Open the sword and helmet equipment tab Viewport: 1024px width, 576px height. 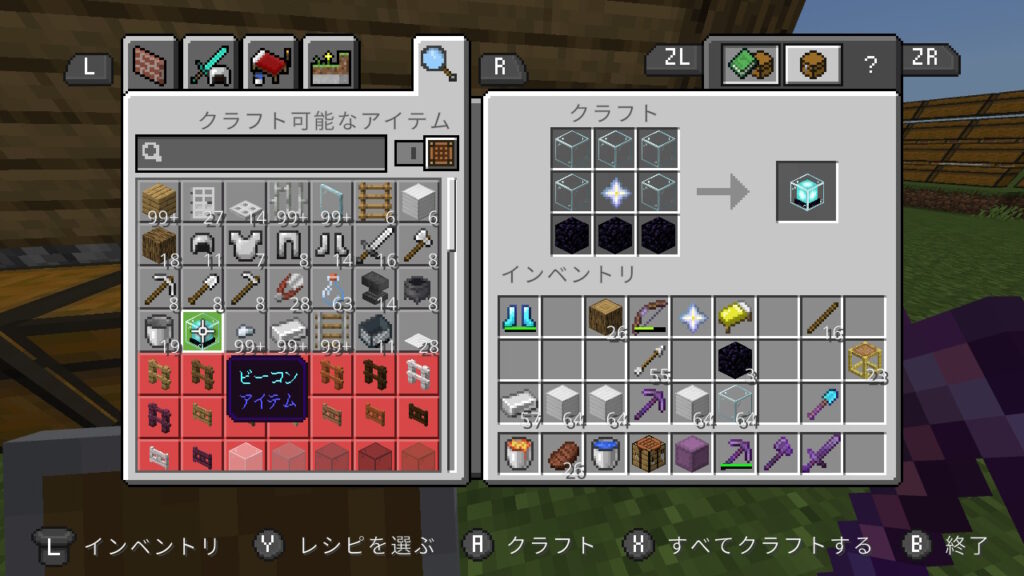(210, 64)
